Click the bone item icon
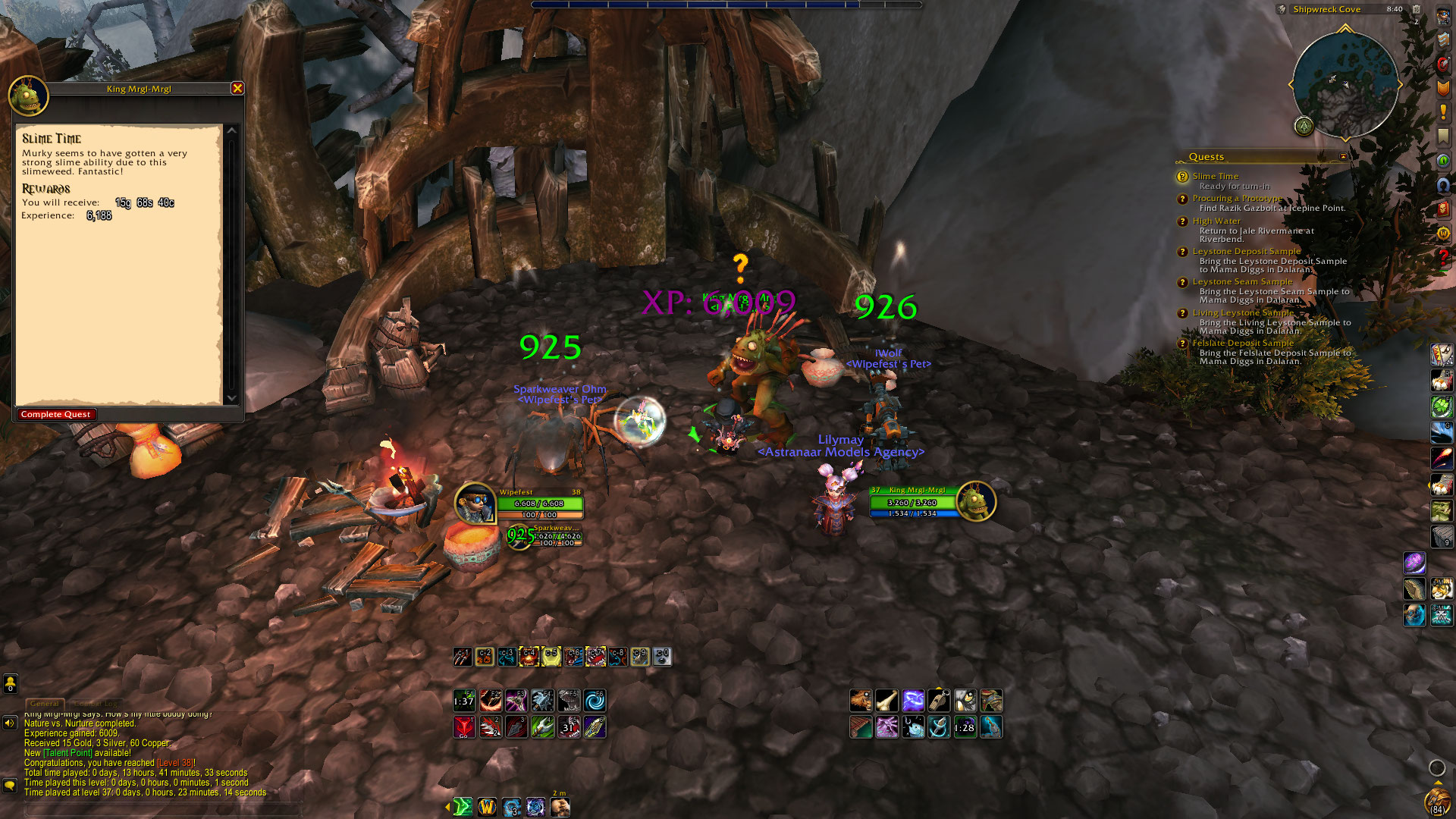Image resolution: width=1456 pixels, height=819 pixels. point(886,700)
